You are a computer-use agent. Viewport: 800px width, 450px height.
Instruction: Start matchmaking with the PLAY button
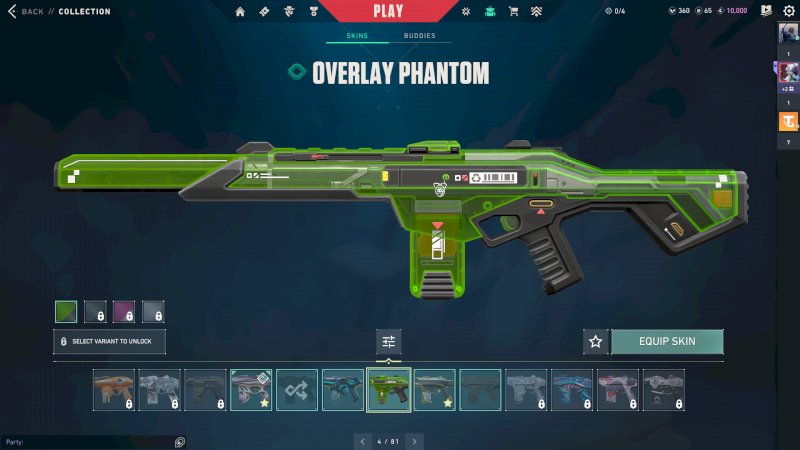pyautogui.click(x=388, y=11)
